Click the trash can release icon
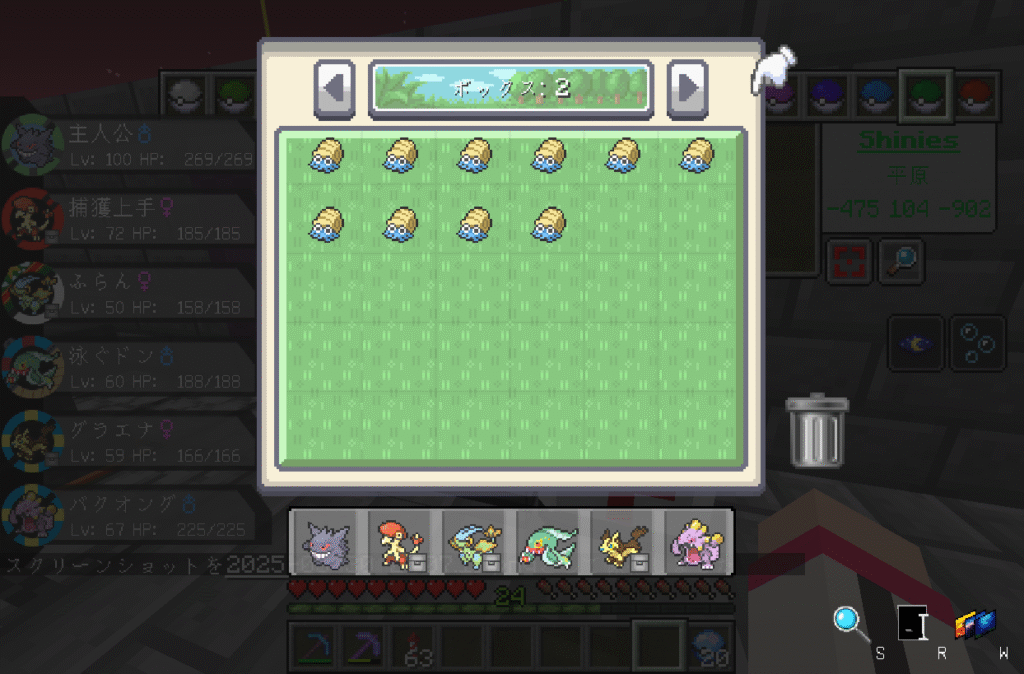The height and width of the screenshot is (674, 1024). (816, 432)
